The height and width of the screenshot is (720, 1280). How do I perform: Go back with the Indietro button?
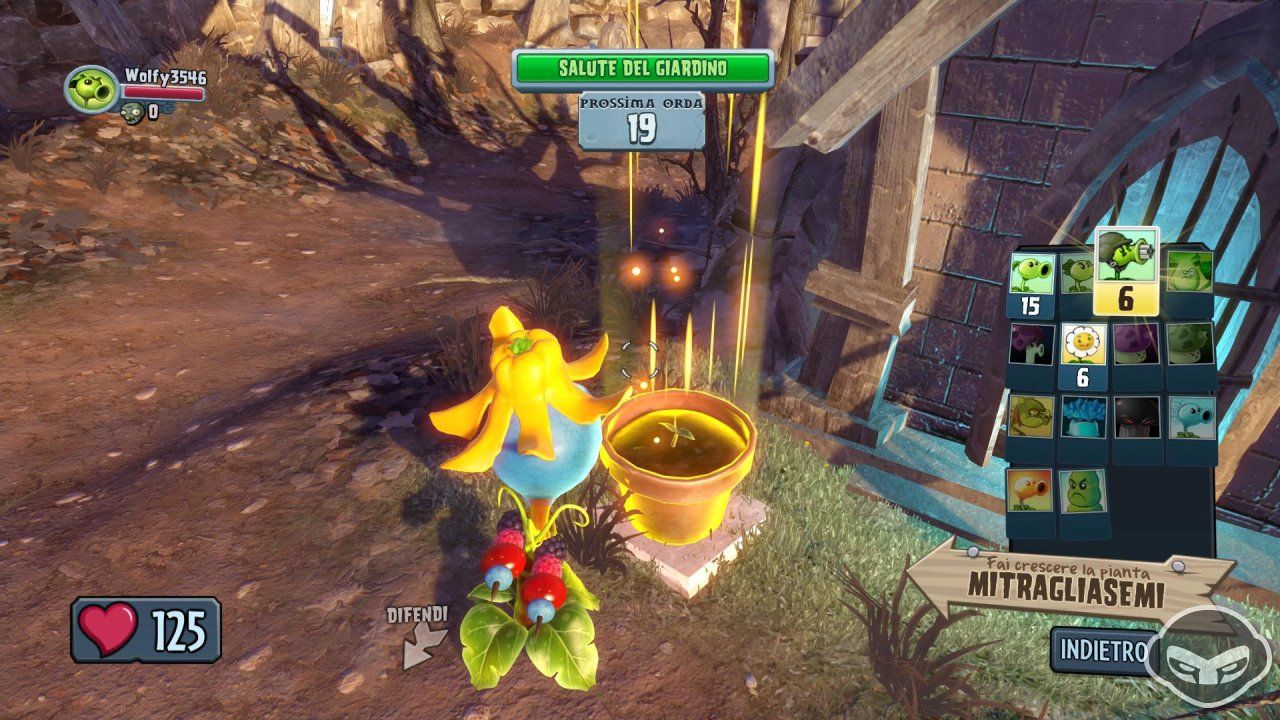pyautogui.click(x=1103, y=650)
